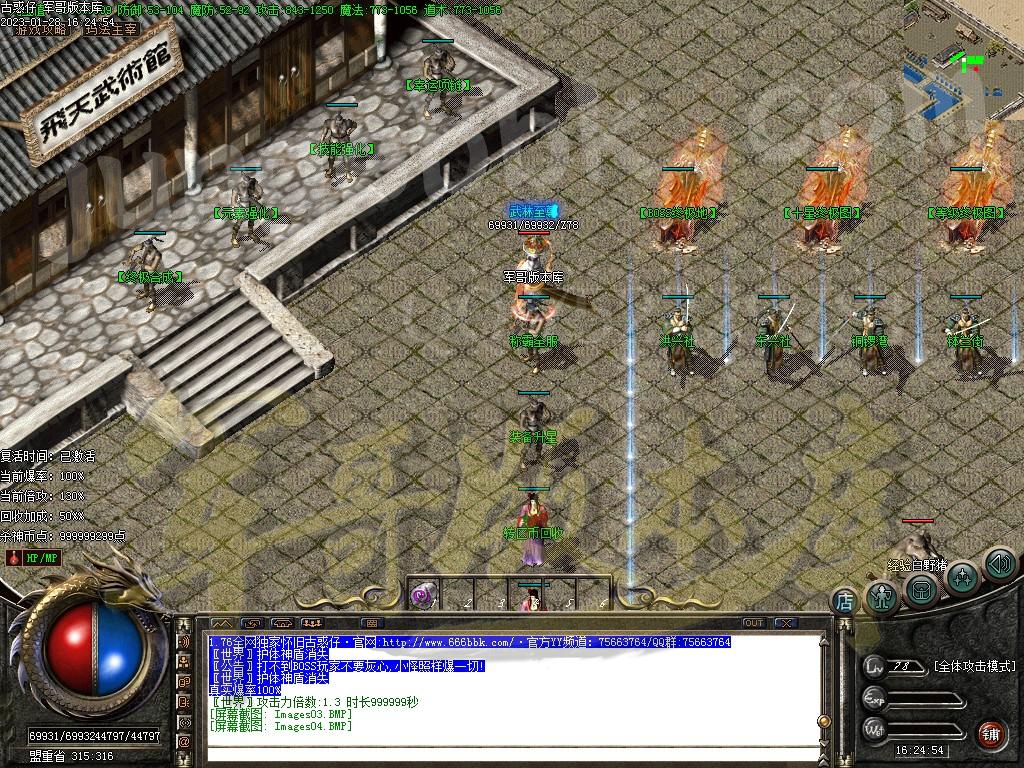Screen dimensions: 1024x768
Task: Click the OUT button above chat
Action: (754, 623)
